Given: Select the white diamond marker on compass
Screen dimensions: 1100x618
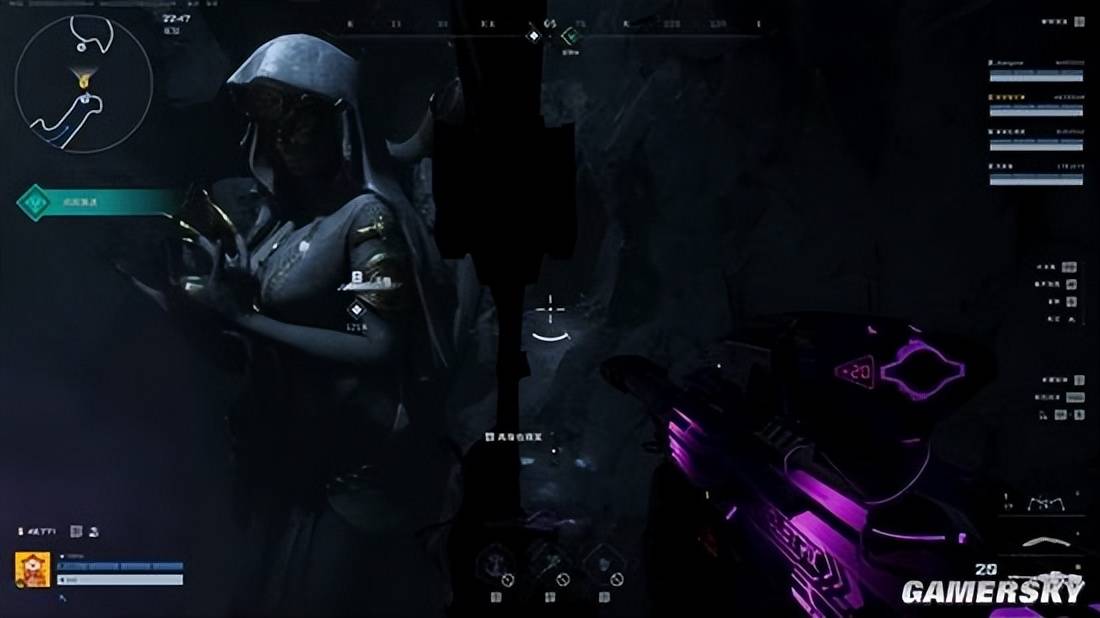Looking at the screenshot, I should point(534,36).
